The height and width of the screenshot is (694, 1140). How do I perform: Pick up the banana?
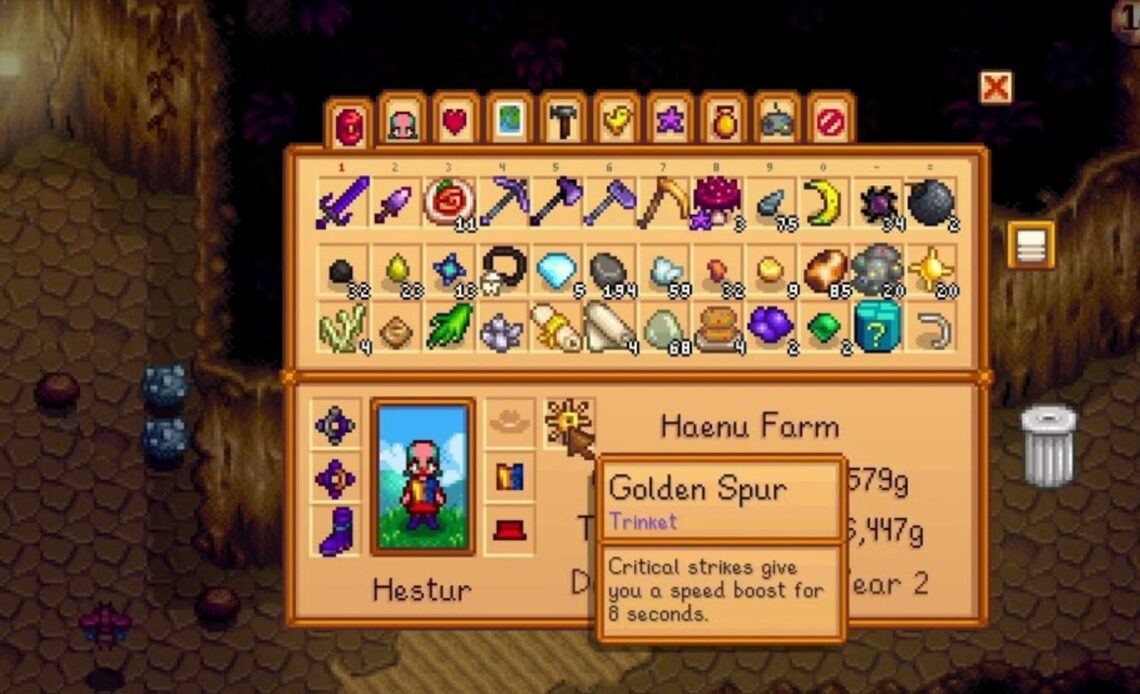coord(825,203)
